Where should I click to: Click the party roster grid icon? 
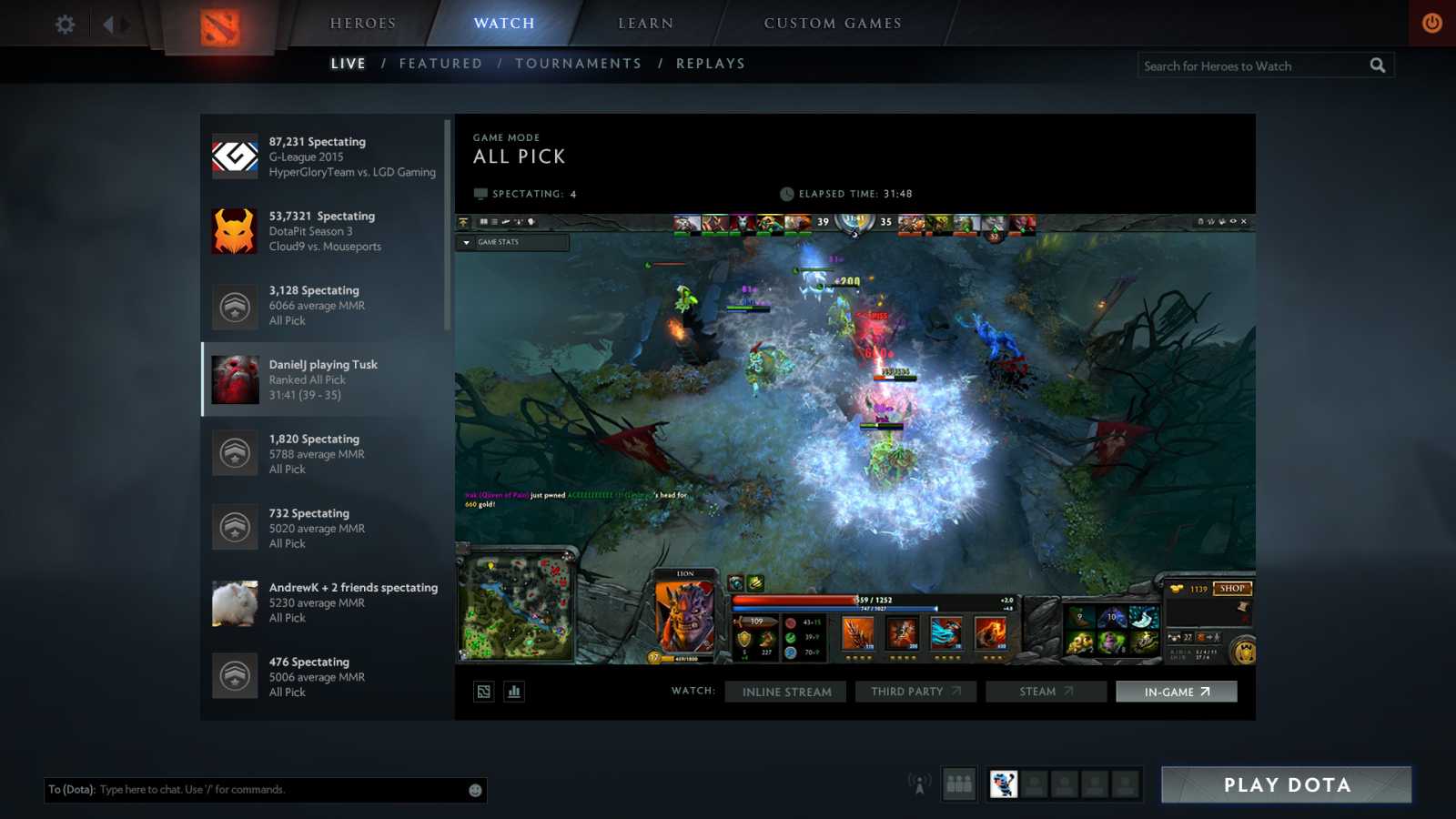pos(959,784)
